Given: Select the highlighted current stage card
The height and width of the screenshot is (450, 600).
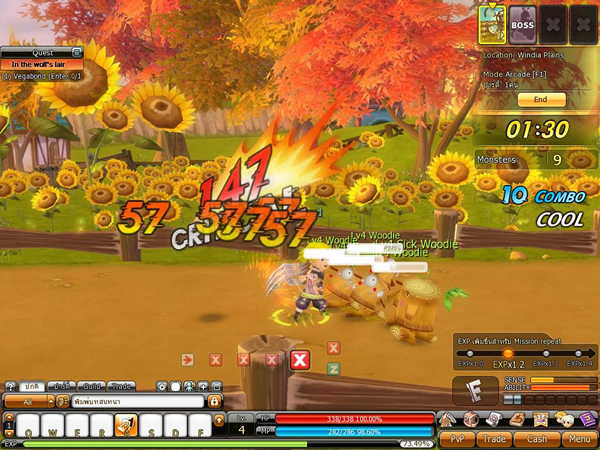Looking at the screenshot, I should coord(490,23).
